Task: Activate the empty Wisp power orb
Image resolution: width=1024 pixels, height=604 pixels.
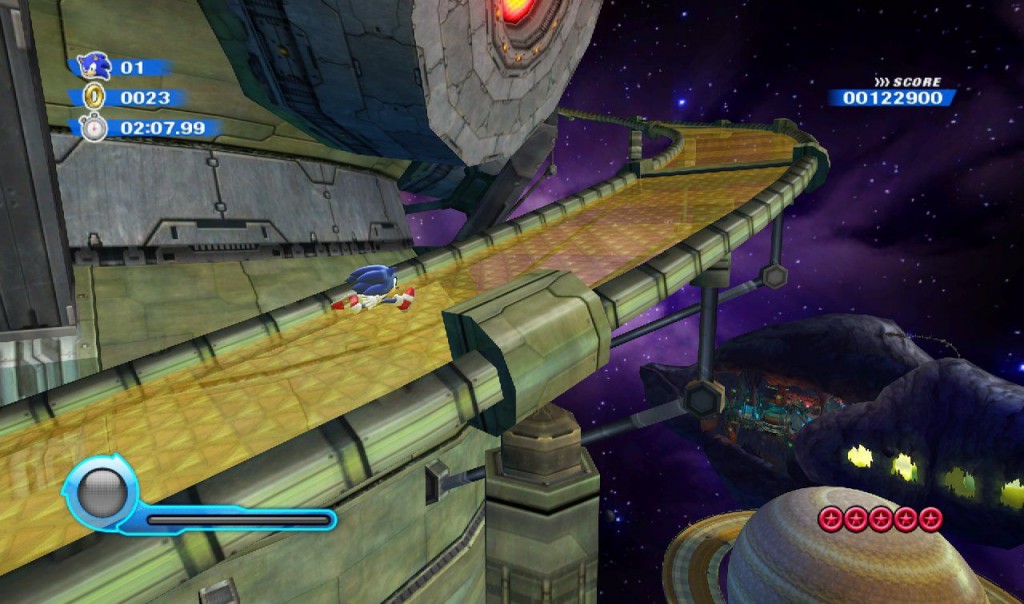Action: (x=98, y=492)
